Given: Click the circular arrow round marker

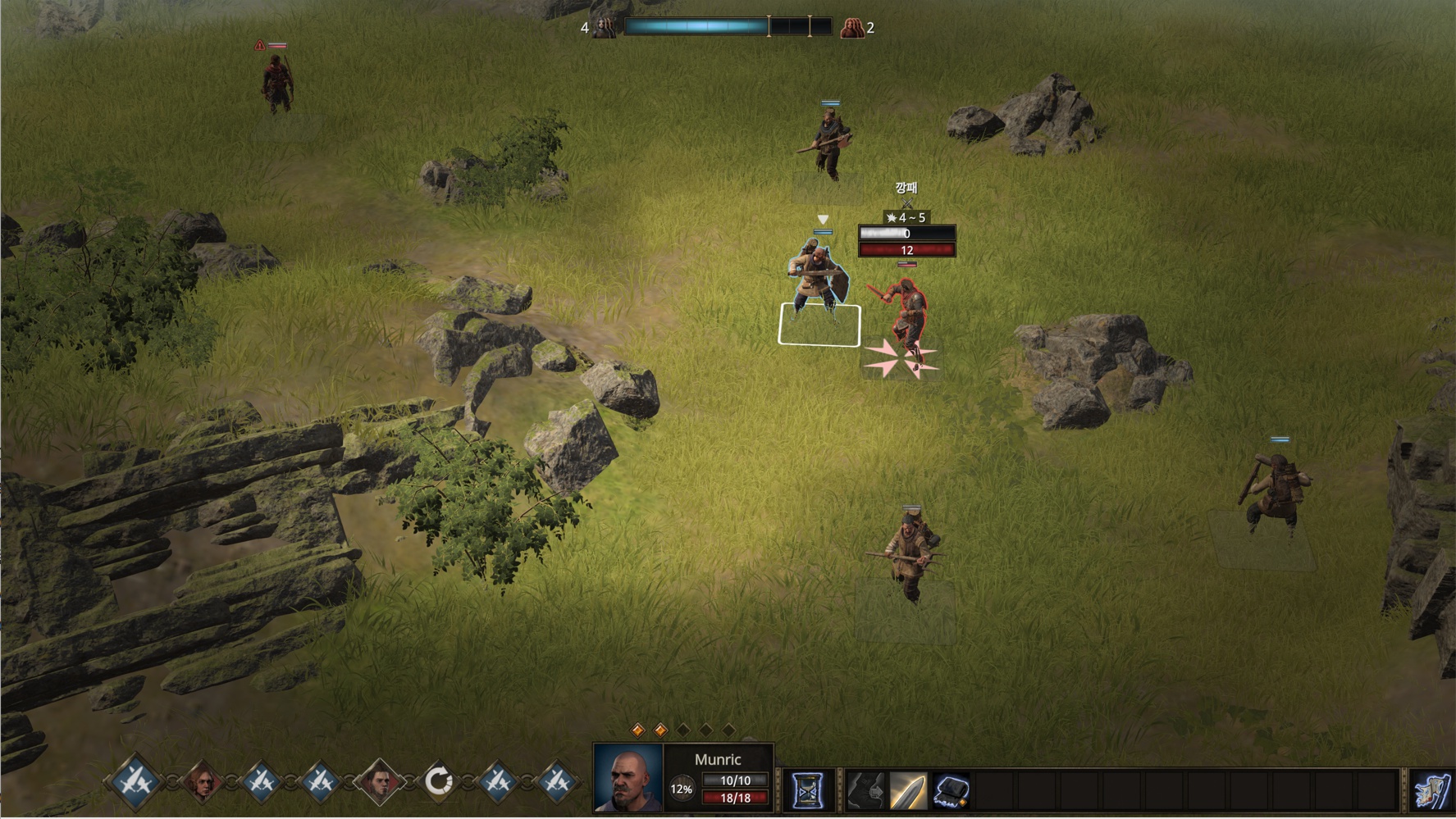Looking at the screenshot, I should [438, 781].
